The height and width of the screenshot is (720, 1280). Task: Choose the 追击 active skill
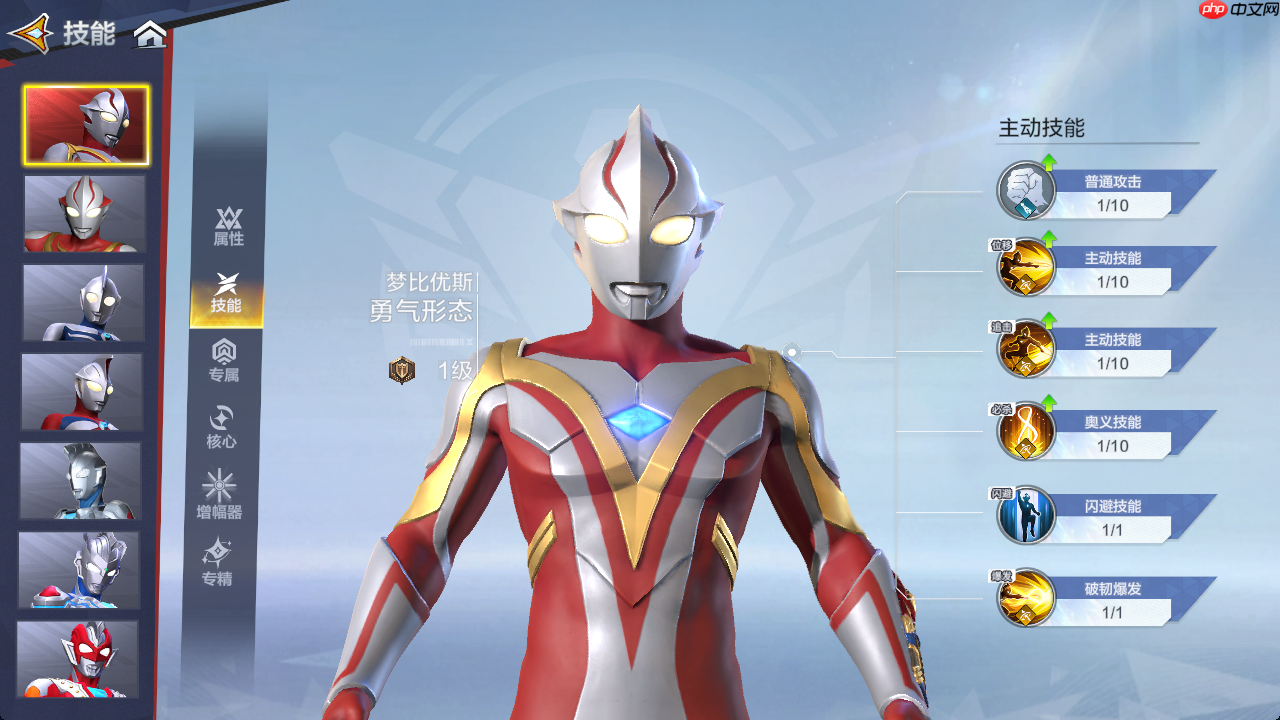click(x=1027, y=350)
